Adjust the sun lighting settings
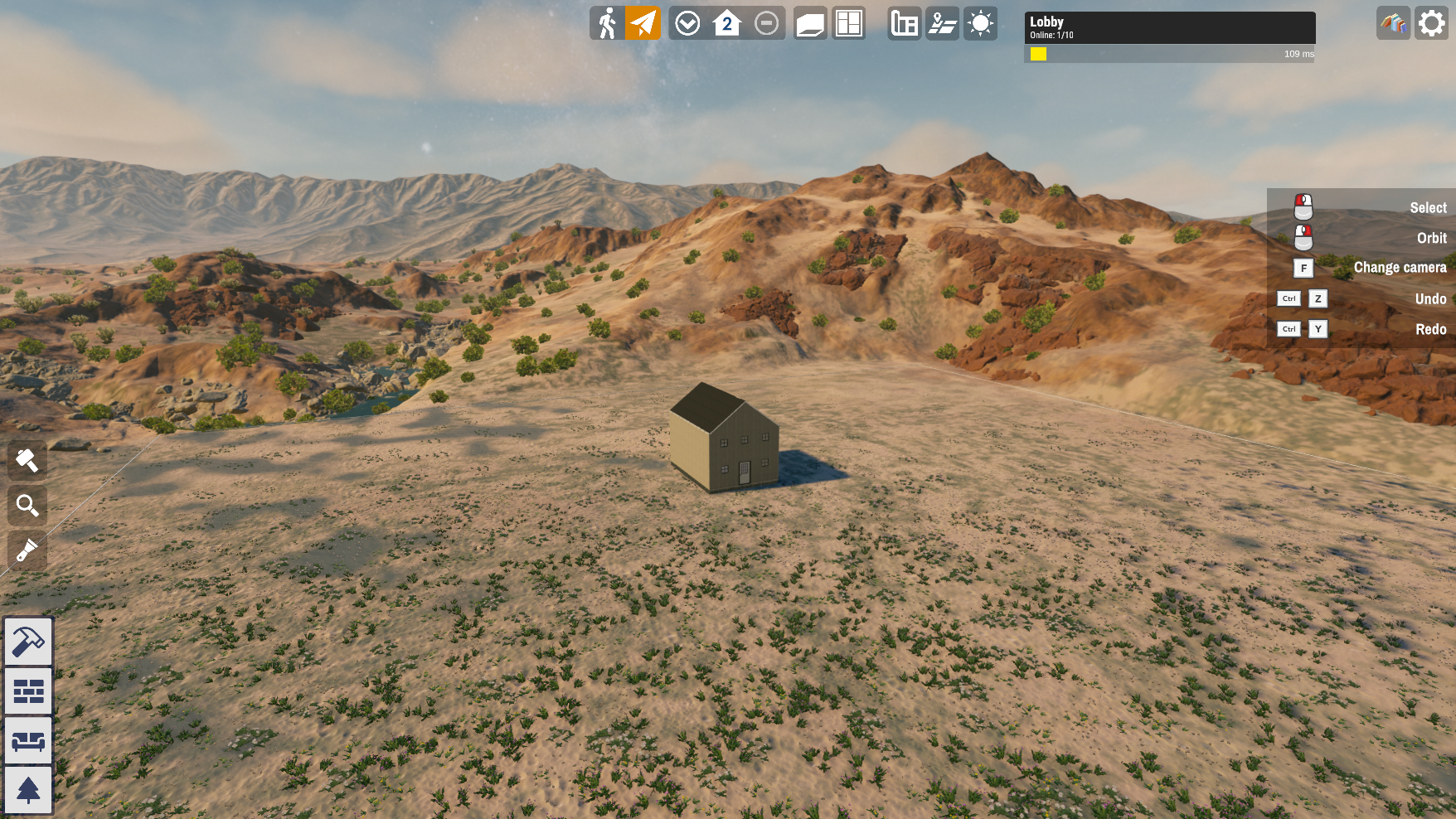 pyautogui.click(x=980, y=23)
